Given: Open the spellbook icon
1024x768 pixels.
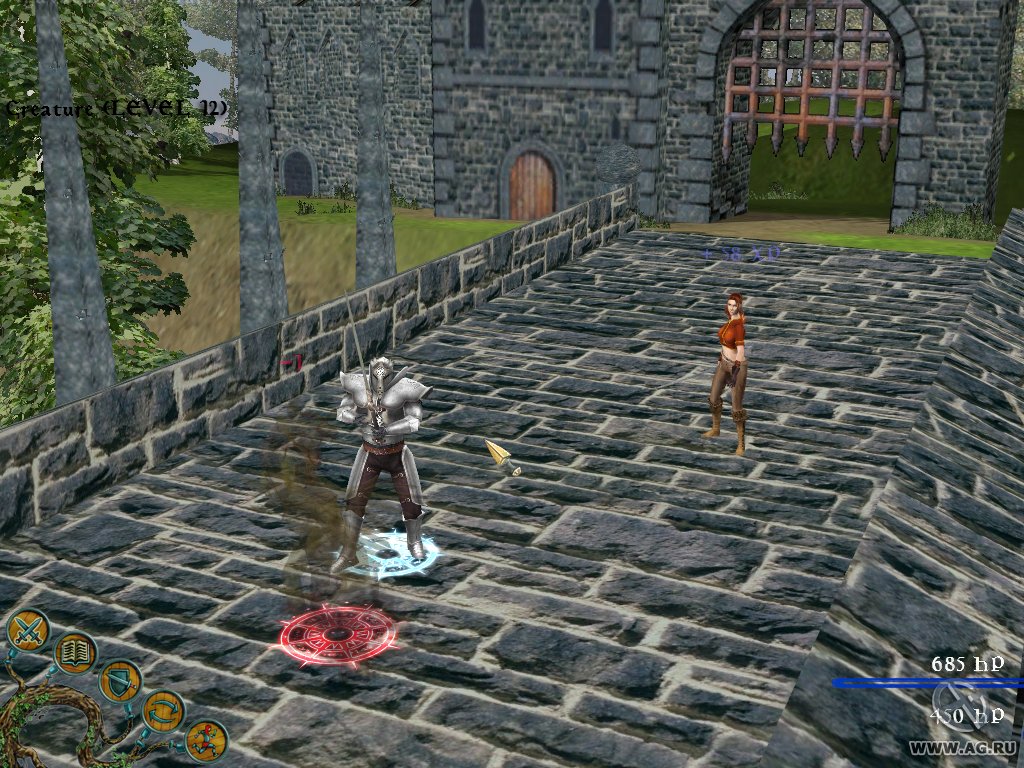Looking at the screenshot, I should [74, 653].
